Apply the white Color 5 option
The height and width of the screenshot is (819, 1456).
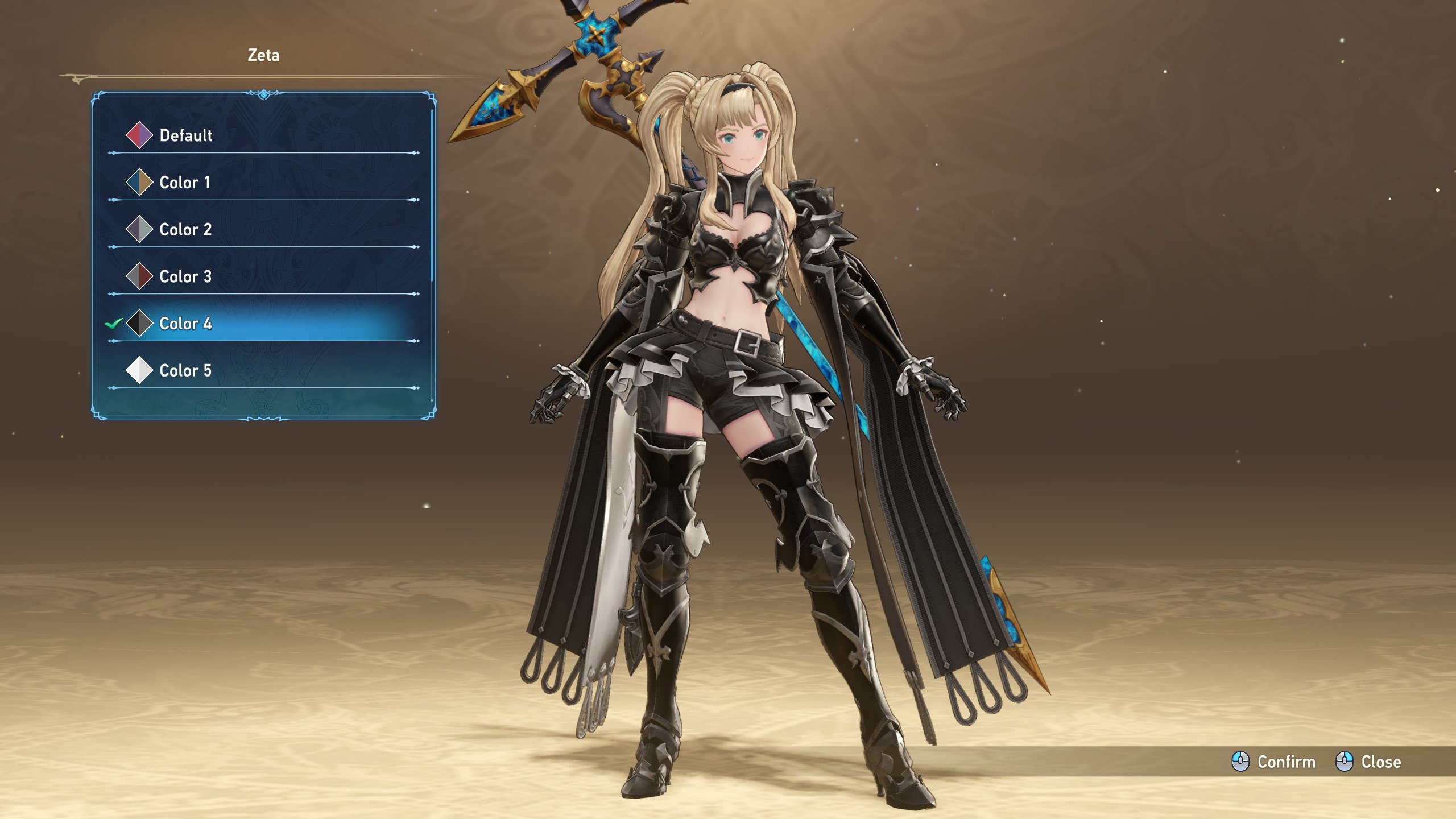[x=185, y=371]
